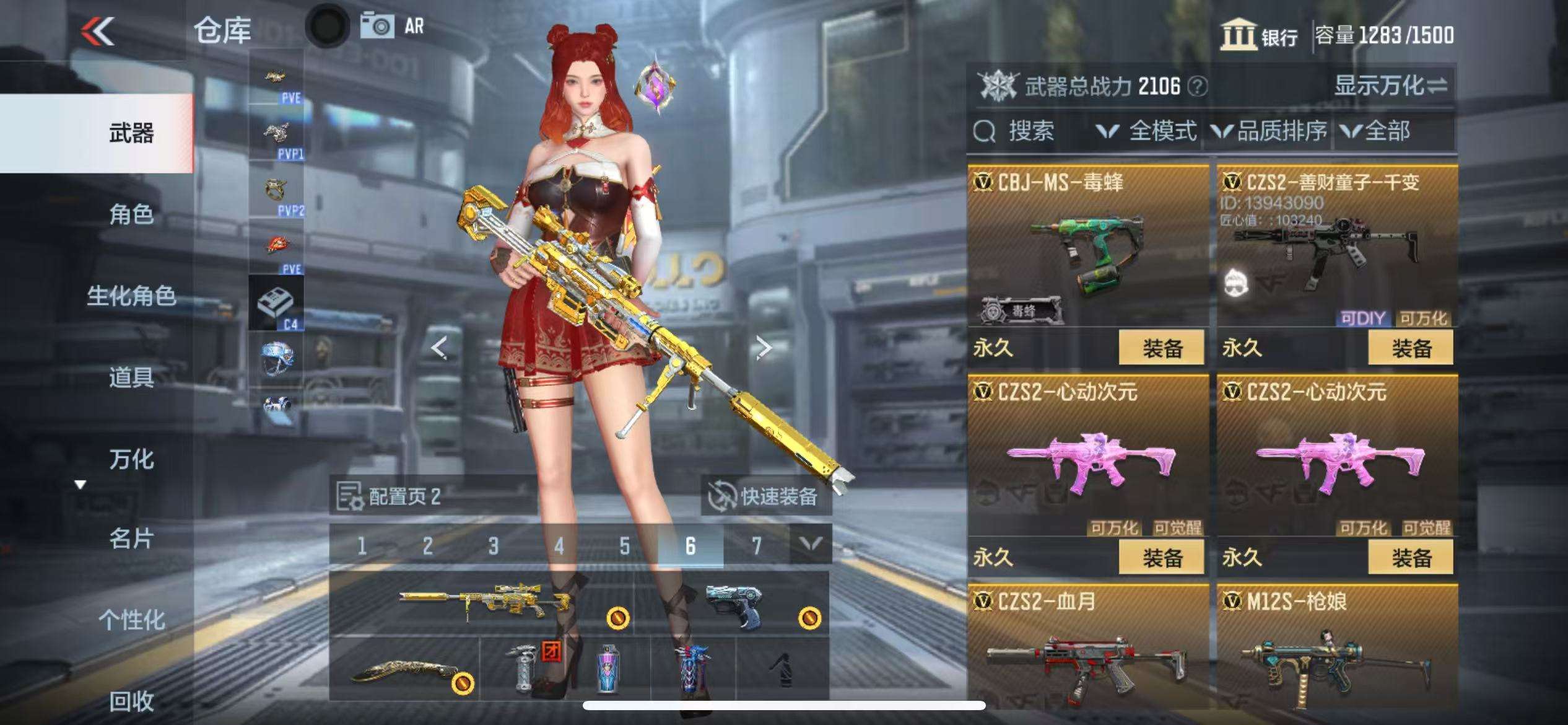1568x725 pixels.
Task: Equip the CBJ-MS-毒蜂 weapon
Action: (1161, 348)
